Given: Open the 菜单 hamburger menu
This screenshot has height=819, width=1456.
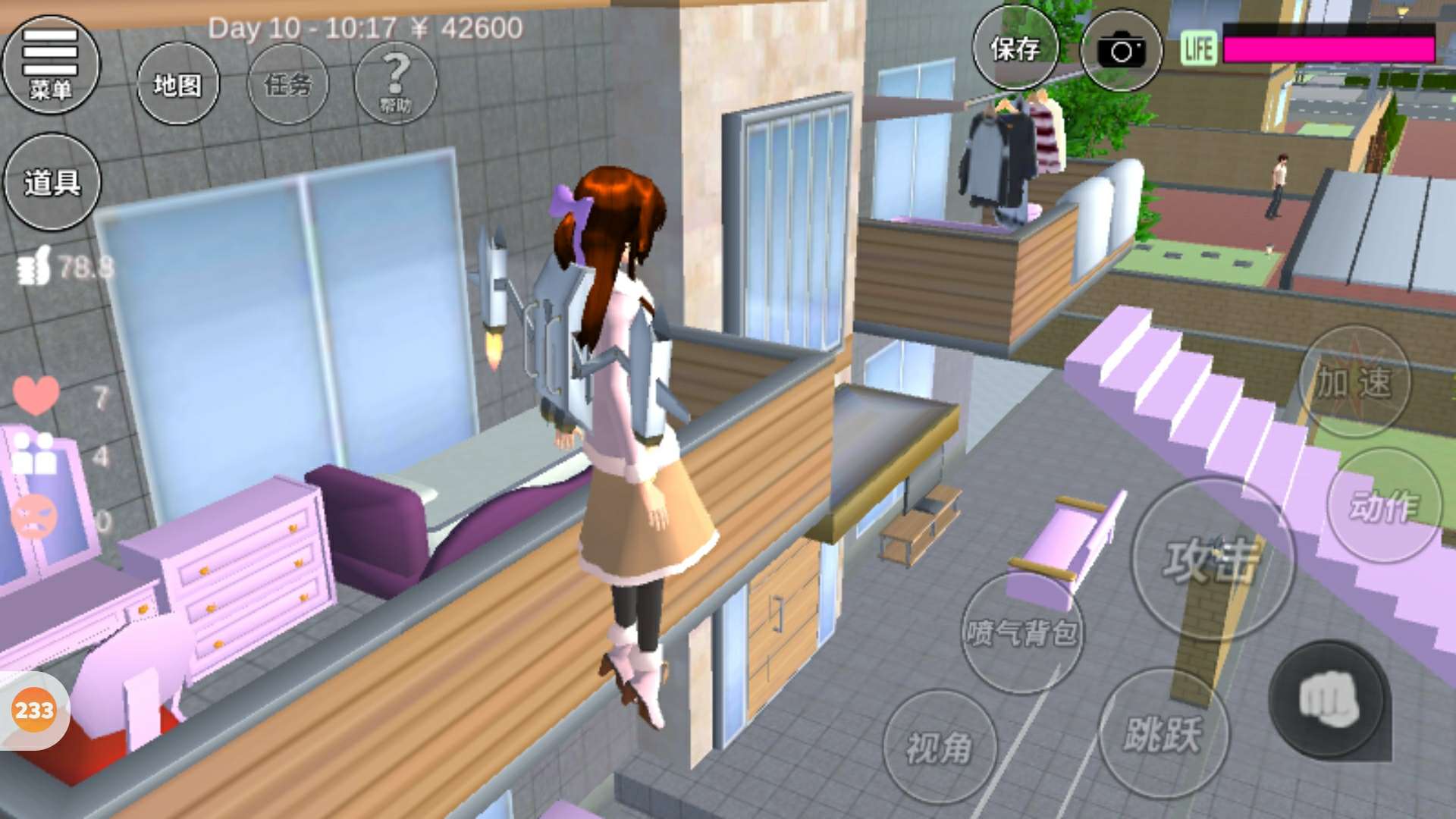Looking at the screenshot, I should click(51, 64).
